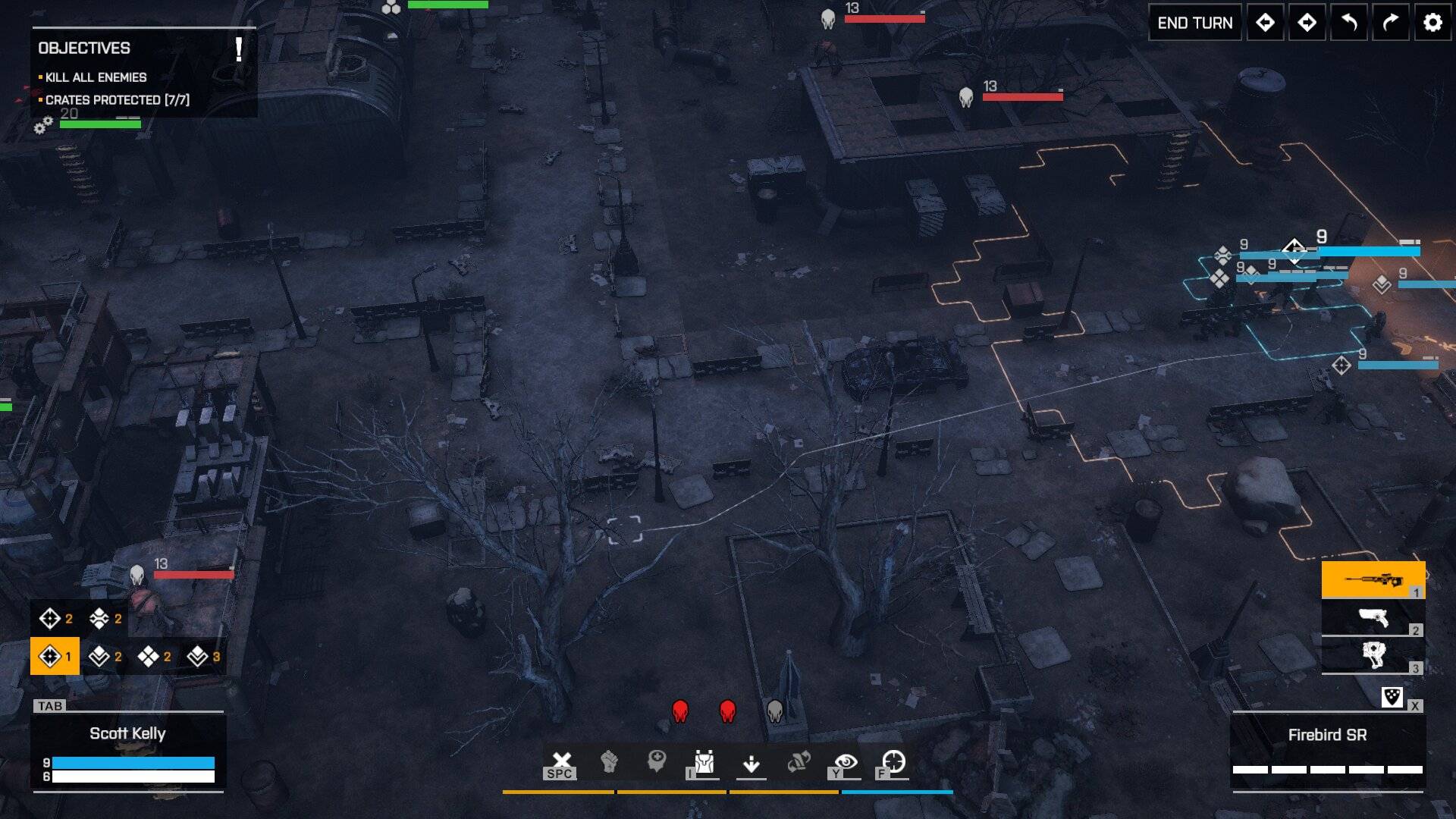Toggle the eye overwatch ability
1456x819 pixels.
(846, 762)
